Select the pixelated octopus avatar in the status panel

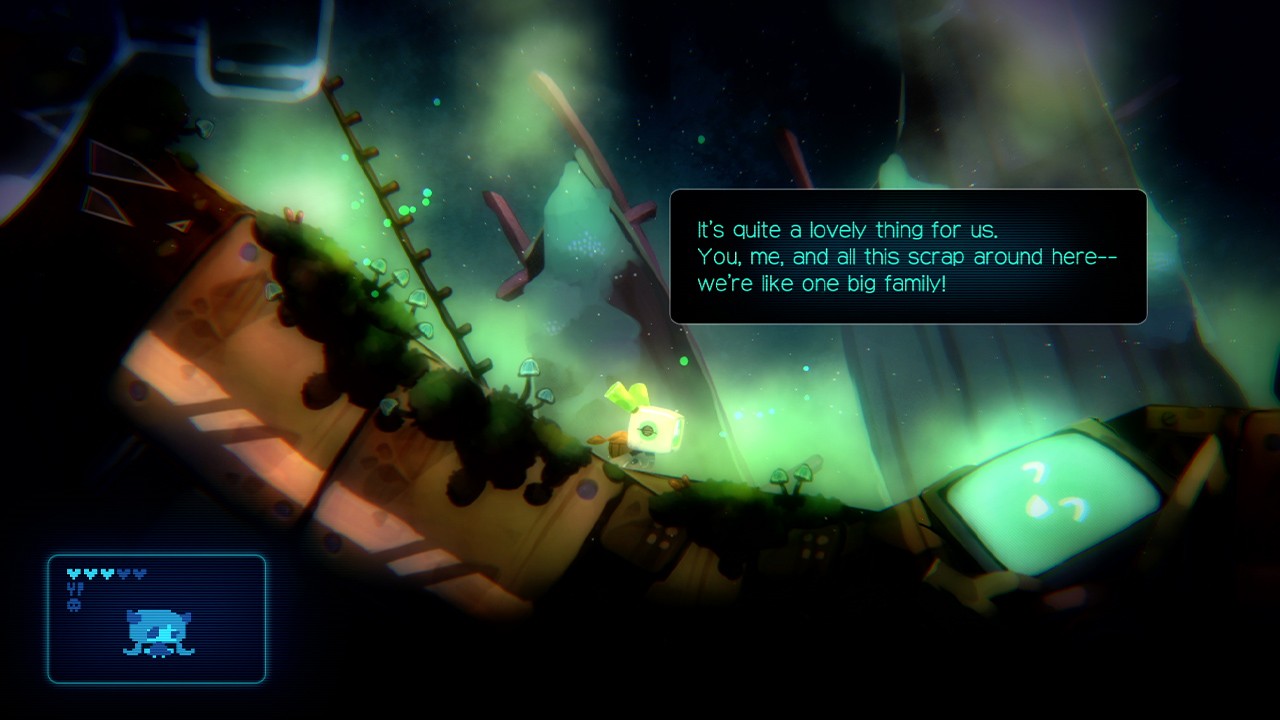(x=158, y=633)
